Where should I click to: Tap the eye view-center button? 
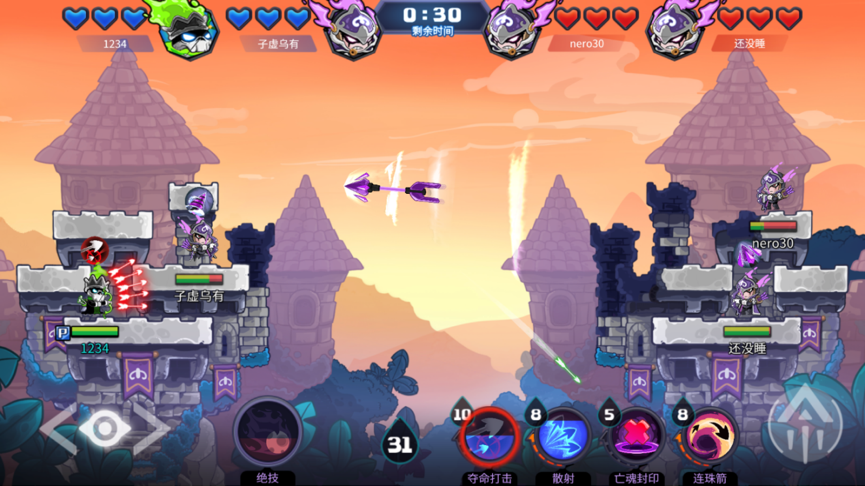105,428
